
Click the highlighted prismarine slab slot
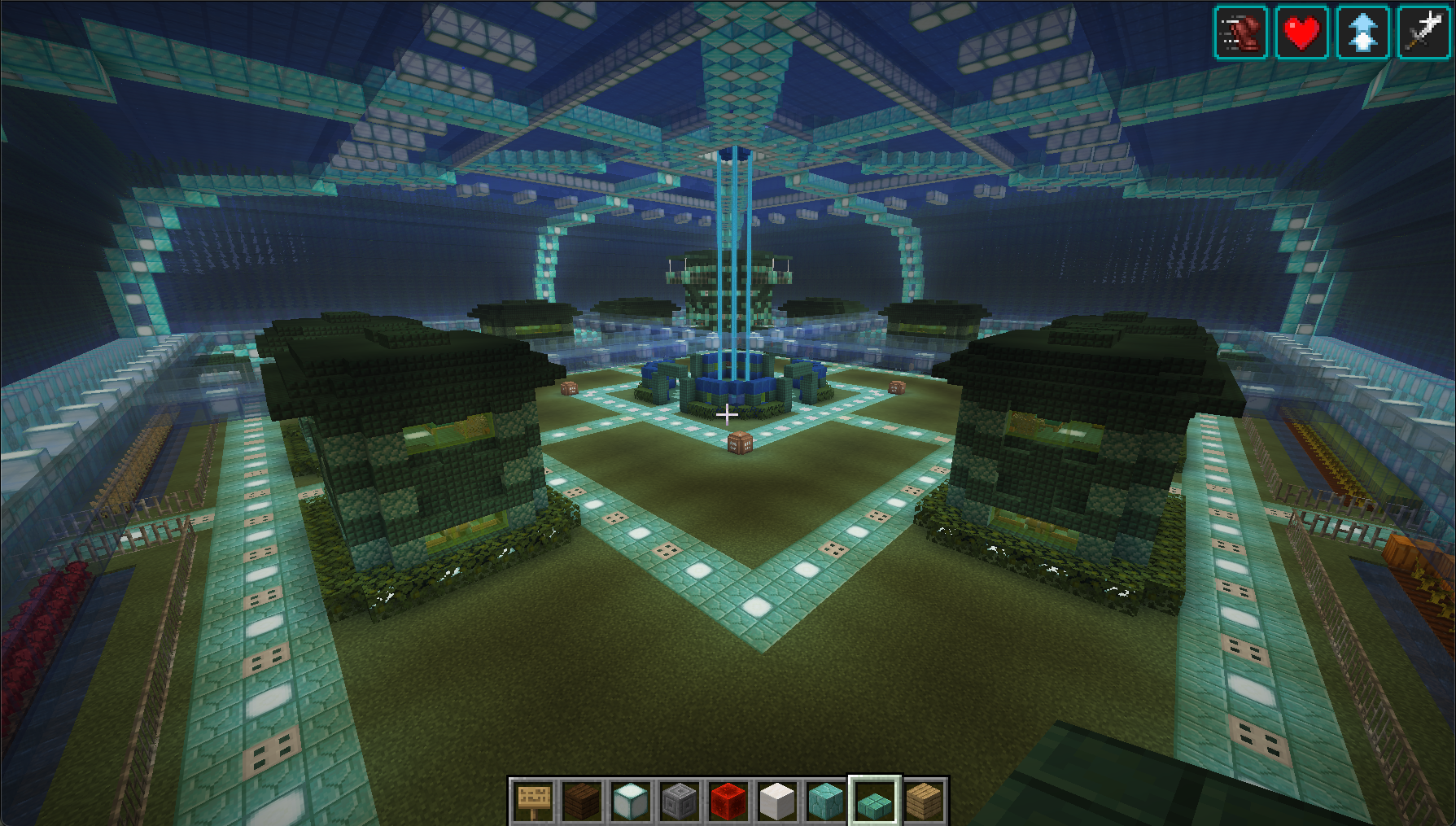click(875, 801)
